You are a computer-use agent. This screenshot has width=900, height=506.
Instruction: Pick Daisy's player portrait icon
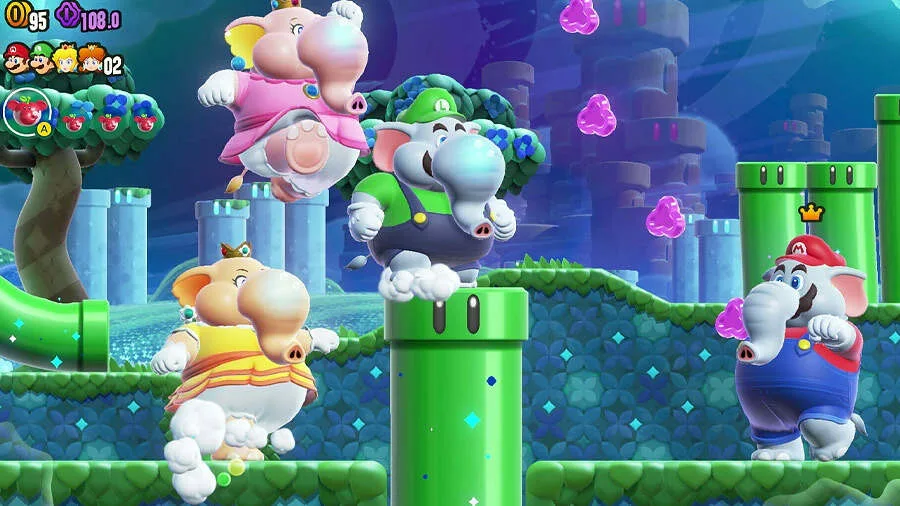coord(91,60)
